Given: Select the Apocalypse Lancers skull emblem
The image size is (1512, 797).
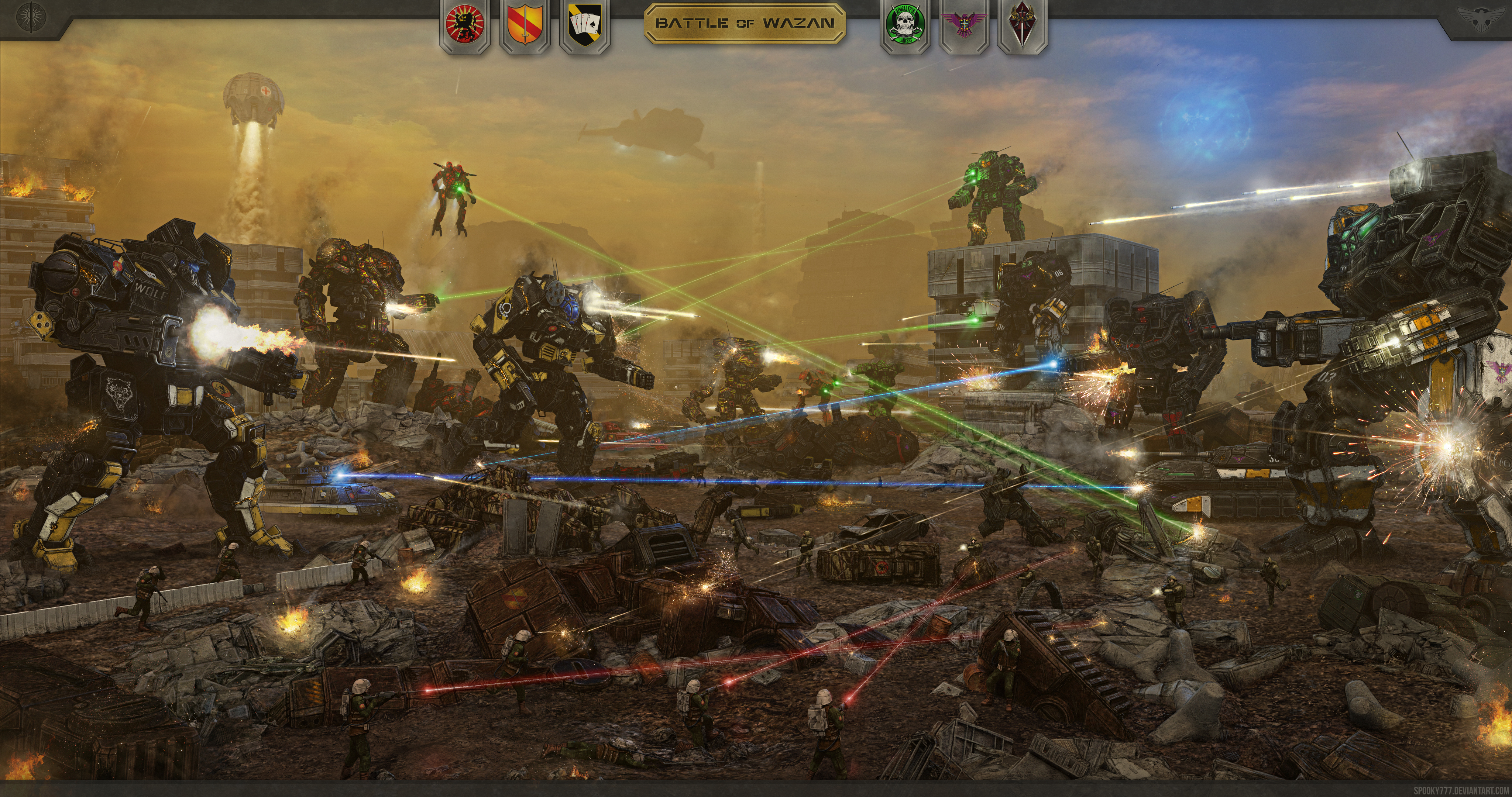Looking at the screenshot, I should (x=906, y=27).
